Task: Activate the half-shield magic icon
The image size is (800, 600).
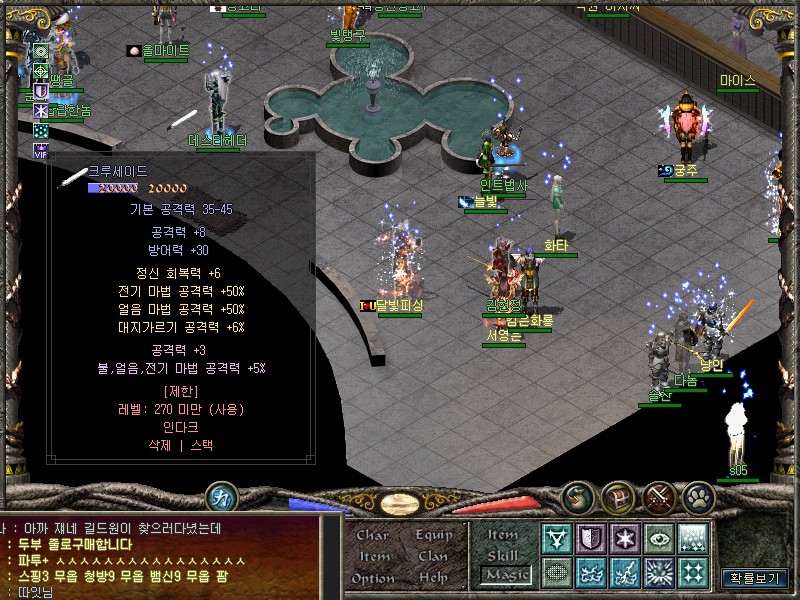Action: 591,539
